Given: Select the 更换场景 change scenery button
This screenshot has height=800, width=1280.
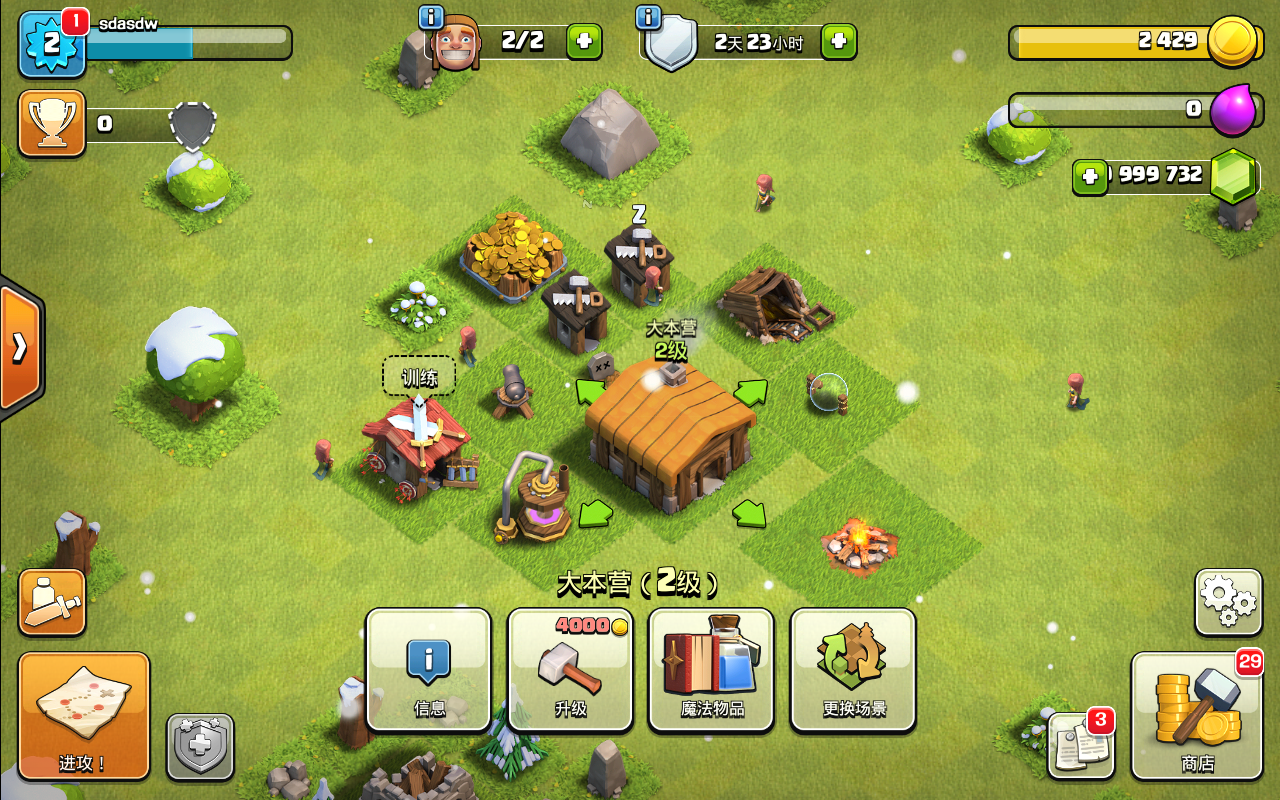Looking at the screenshot, I should pos(853,669).
